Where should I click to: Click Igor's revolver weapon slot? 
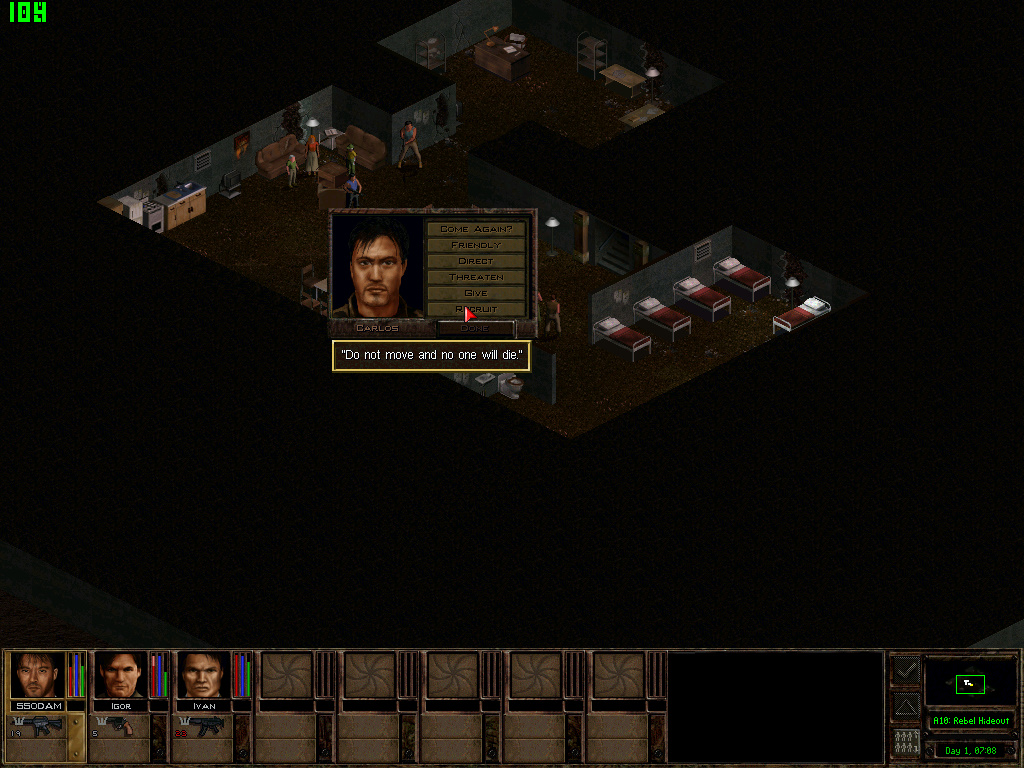coord(121,727)
